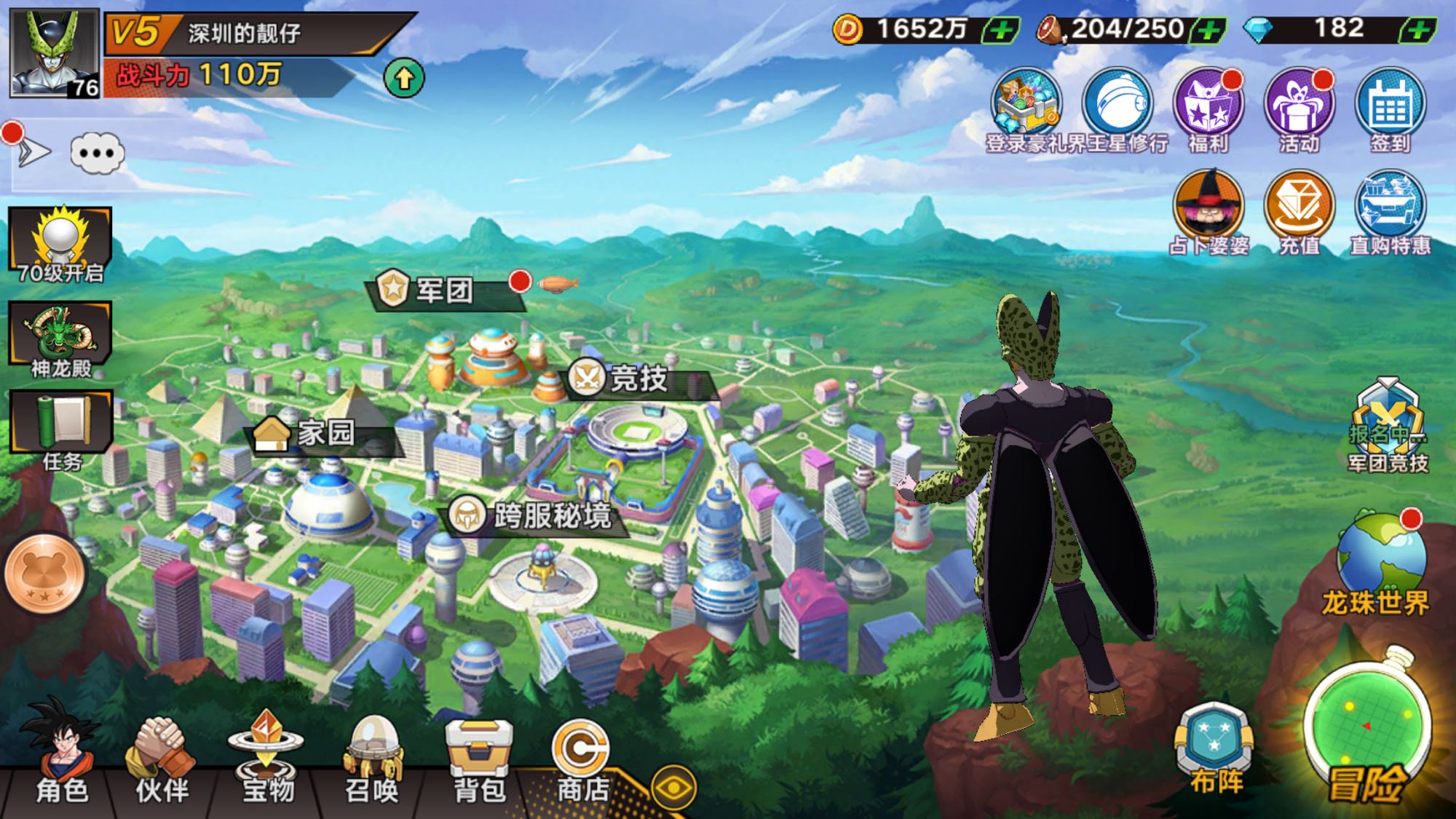Viewport: 1456px width, 819px height.
Task: Open the 签到 daily check-in calendar
Action: point(1390,109)
